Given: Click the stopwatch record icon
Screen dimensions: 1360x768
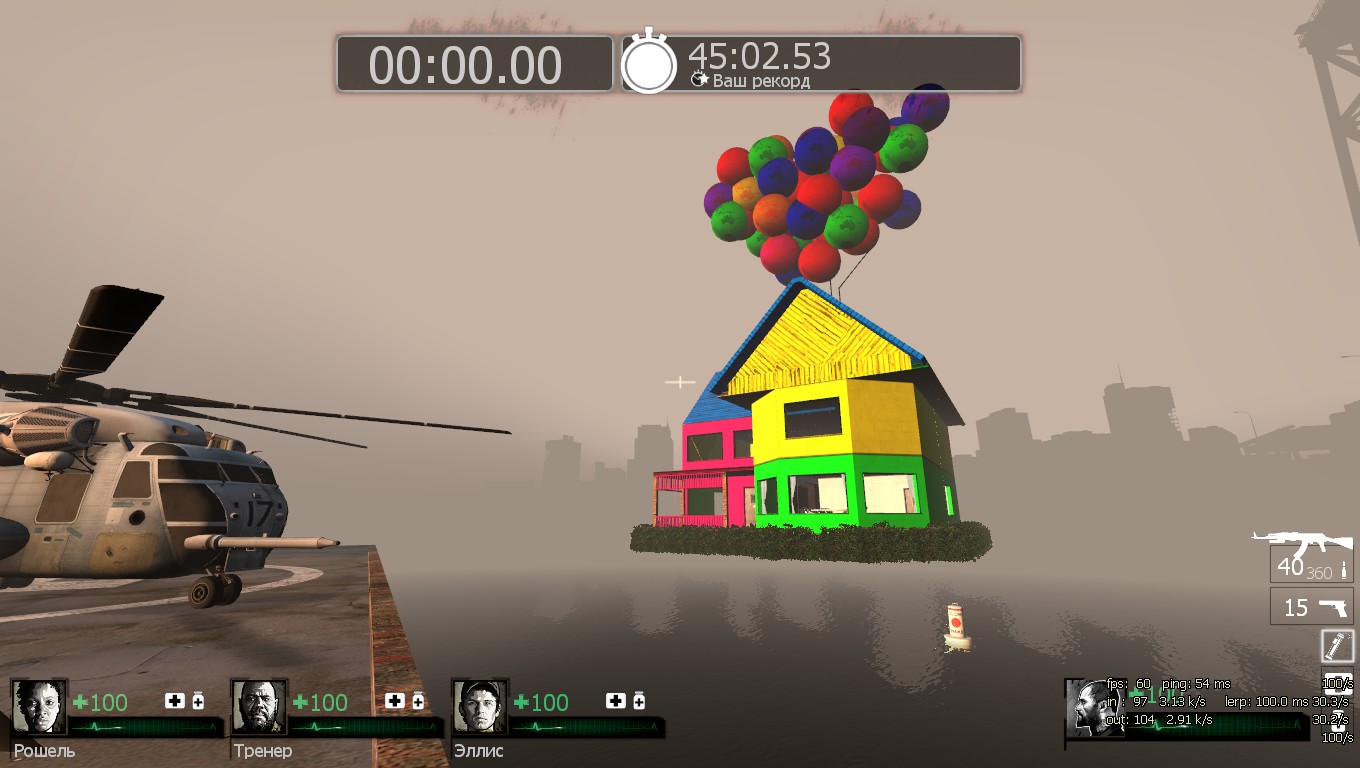Looking at the screenshot, I should [x=649, y=64].
